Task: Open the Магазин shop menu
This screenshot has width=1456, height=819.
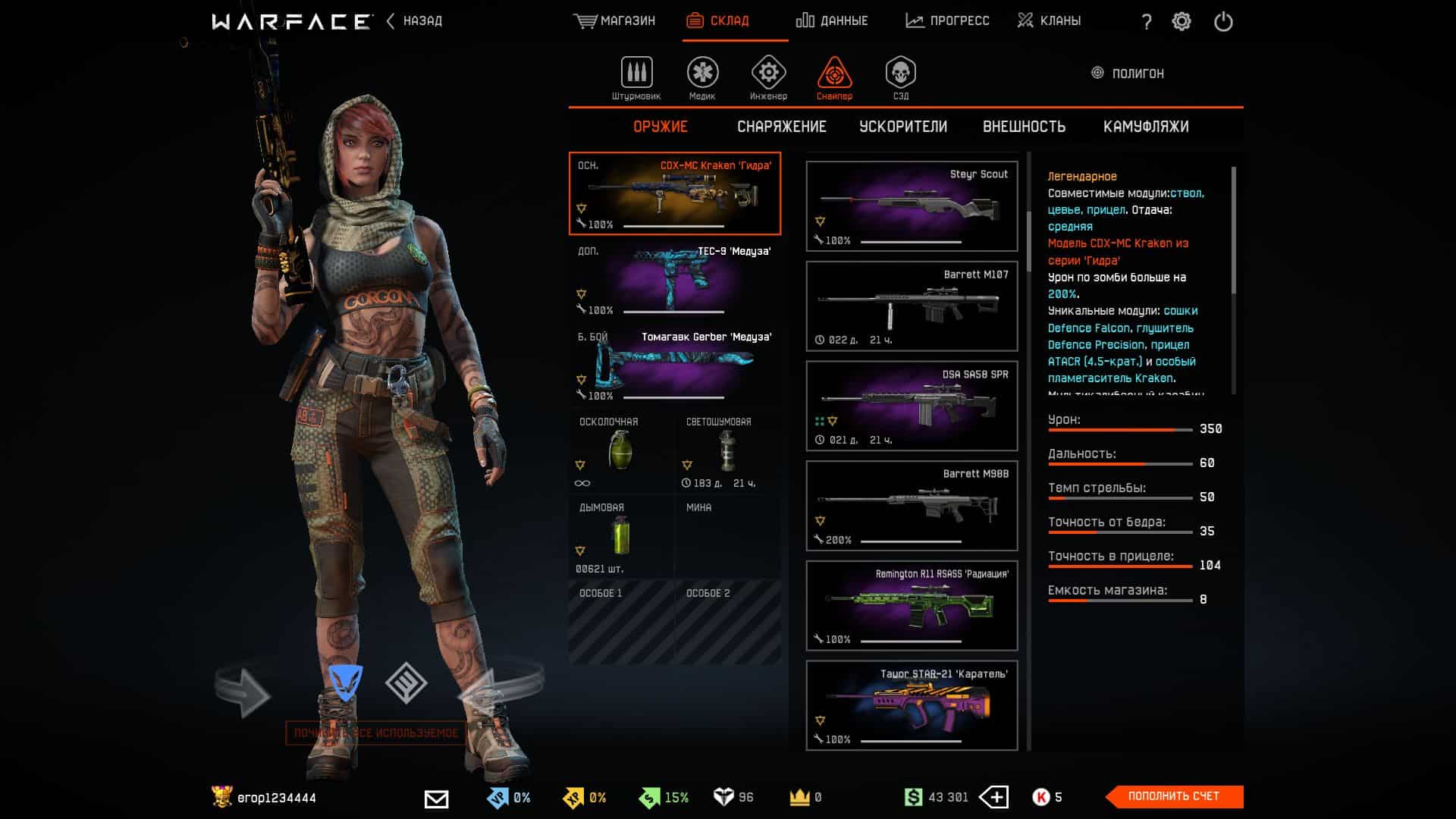Action: click(614, 21)
